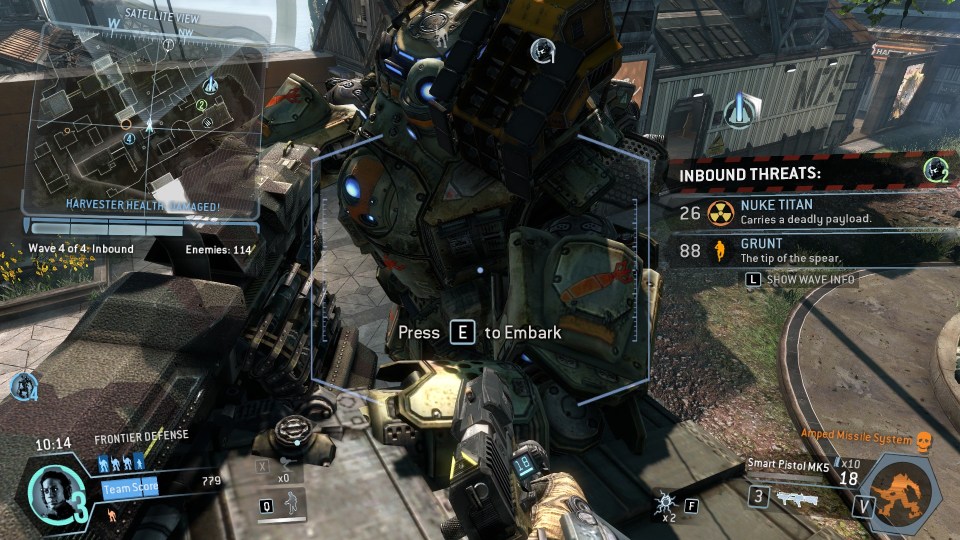Viewport: 960px width, 540px height.
Task: Click the Amped Missile System skull icon
Action: [x=924, y=440]
